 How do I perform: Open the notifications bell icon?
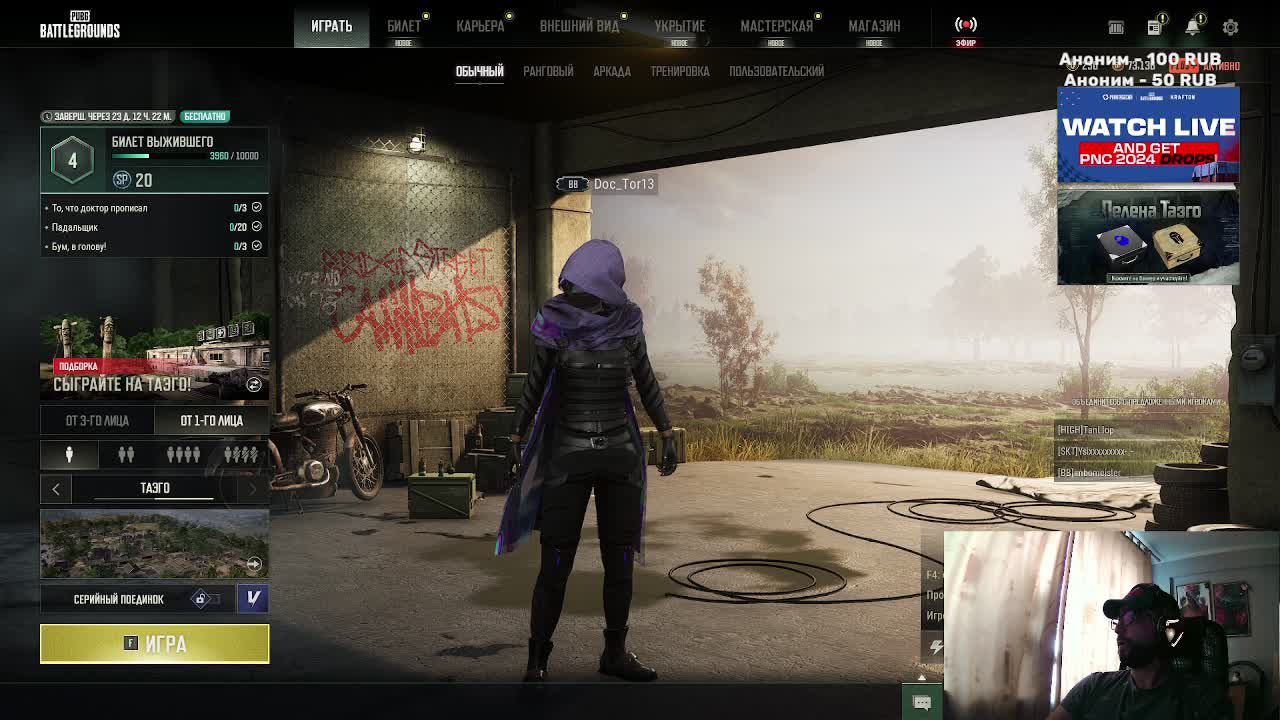tap(1192, 27)
